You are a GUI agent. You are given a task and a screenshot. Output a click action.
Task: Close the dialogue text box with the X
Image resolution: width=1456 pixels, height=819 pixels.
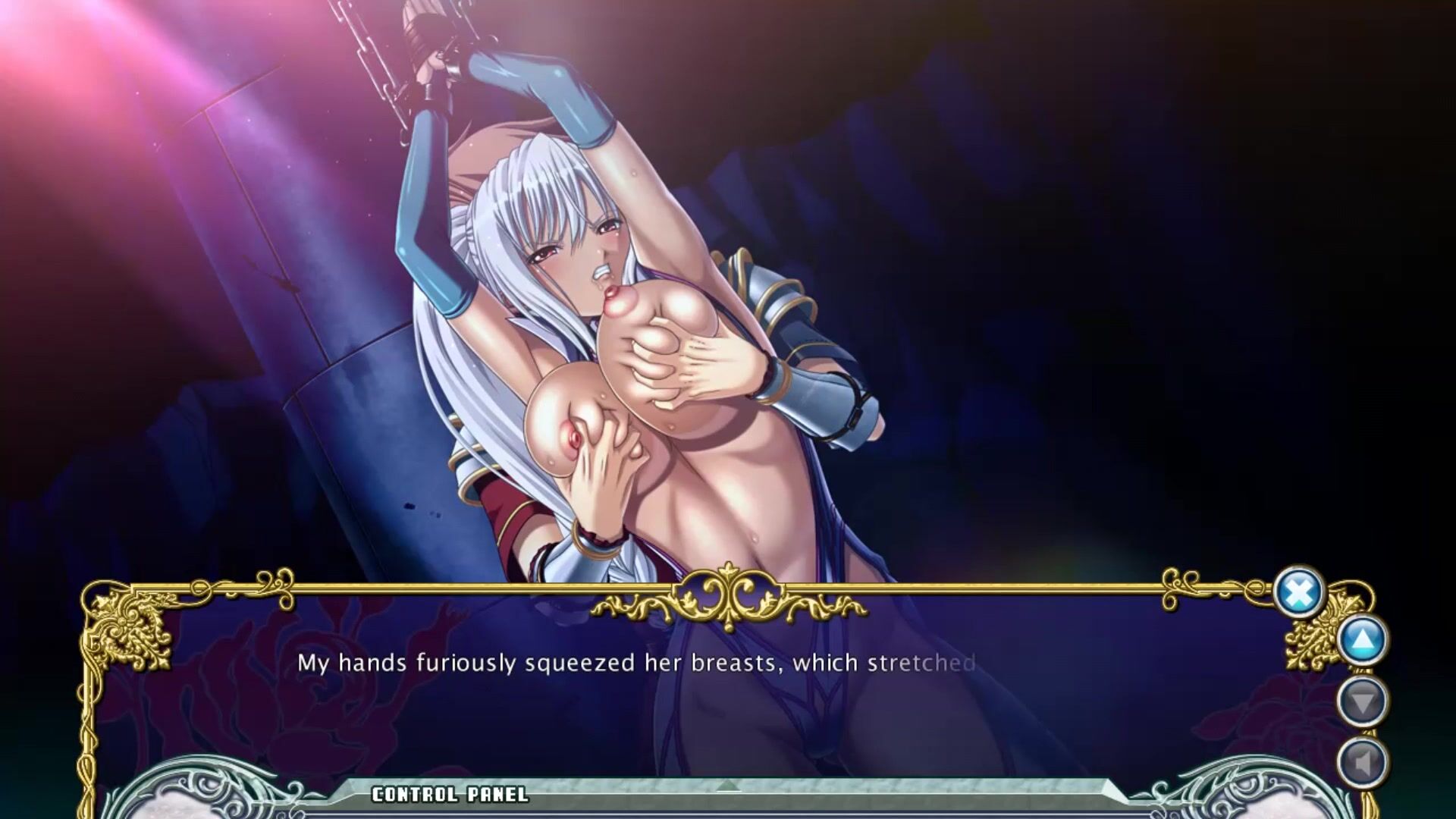tap(1298, 592)
